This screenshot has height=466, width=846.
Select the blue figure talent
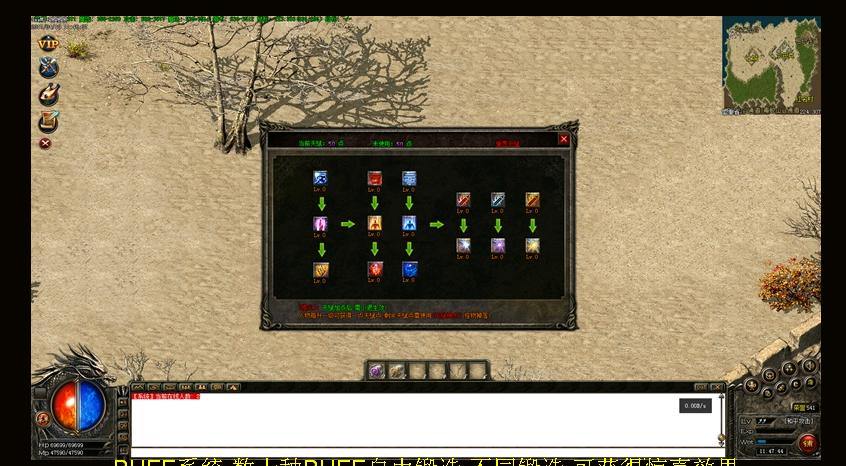(409, 224)
